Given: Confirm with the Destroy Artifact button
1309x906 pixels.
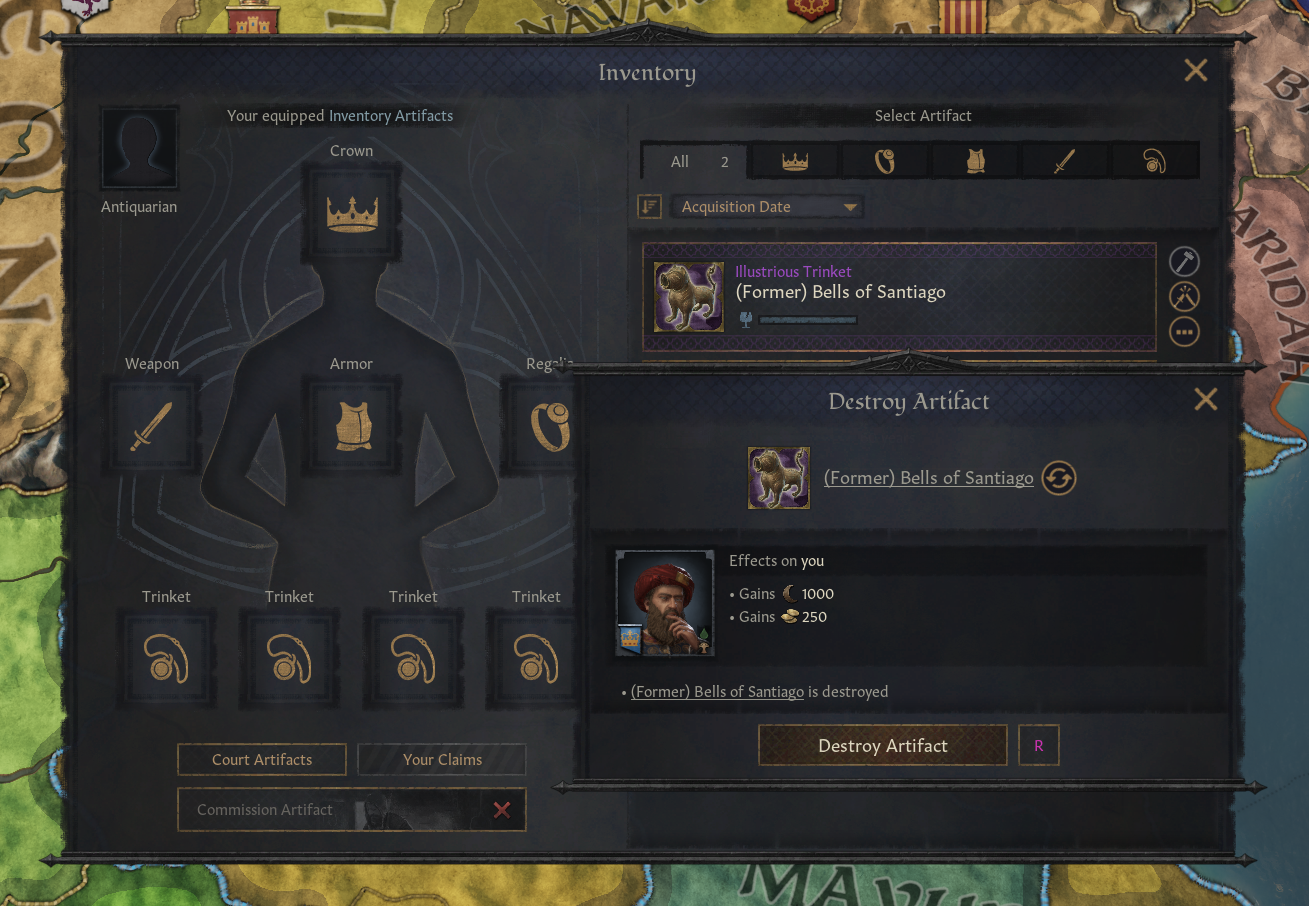Looking at the screenshot, I should (882, 746).
